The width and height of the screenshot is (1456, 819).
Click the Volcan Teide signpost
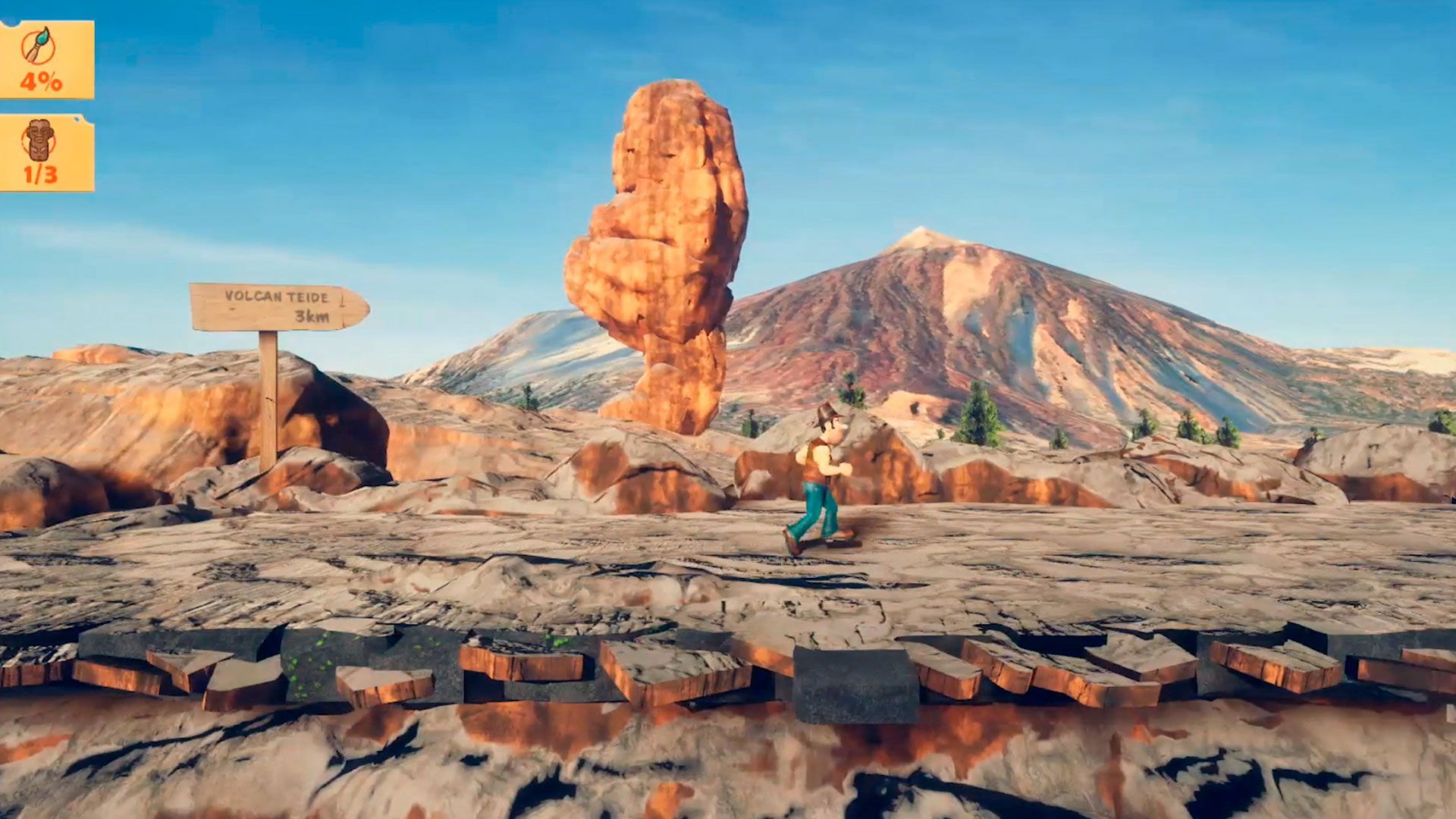click(281, 307)
